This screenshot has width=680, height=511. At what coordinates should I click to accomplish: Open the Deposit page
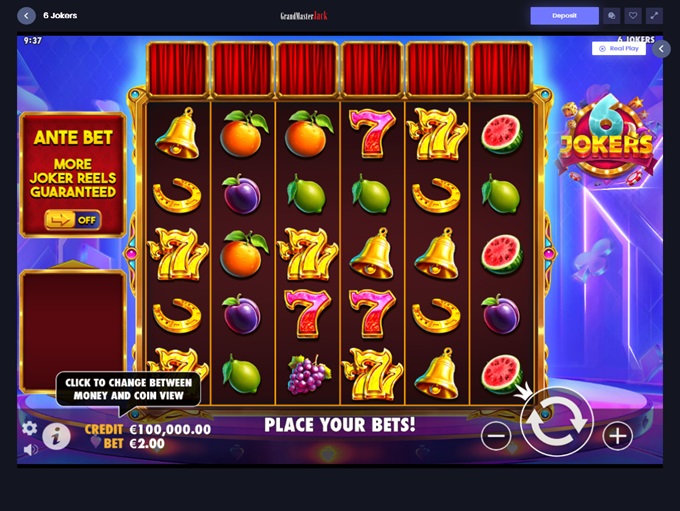564,16
